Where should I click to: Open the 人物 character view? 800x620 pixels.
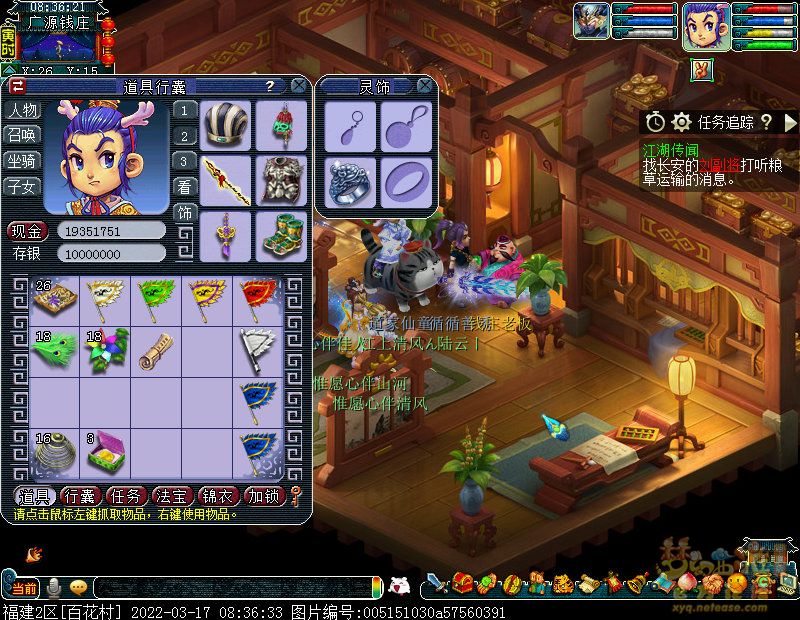point(22,110)
